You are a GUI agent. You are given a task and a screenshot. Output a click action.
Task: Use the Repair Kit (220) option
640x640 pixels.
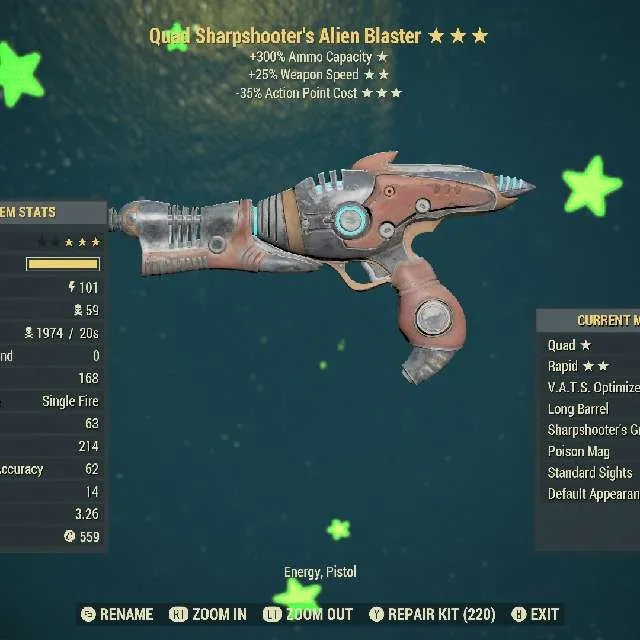[434, 614]
